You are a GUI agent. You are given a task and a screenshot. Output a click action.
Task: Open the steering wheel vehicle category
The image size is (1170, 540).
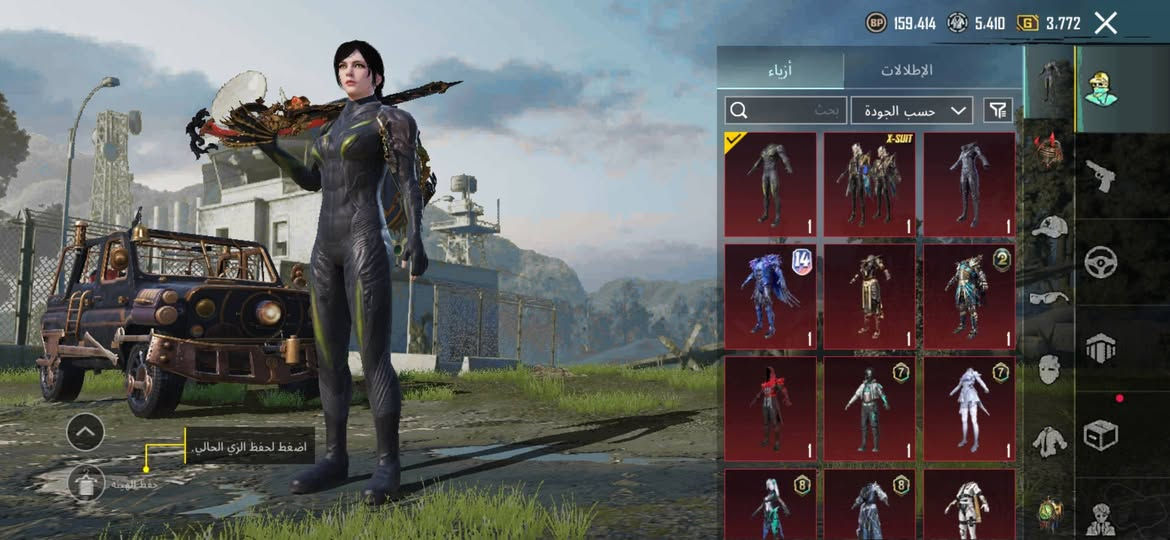click(1101, 262)
